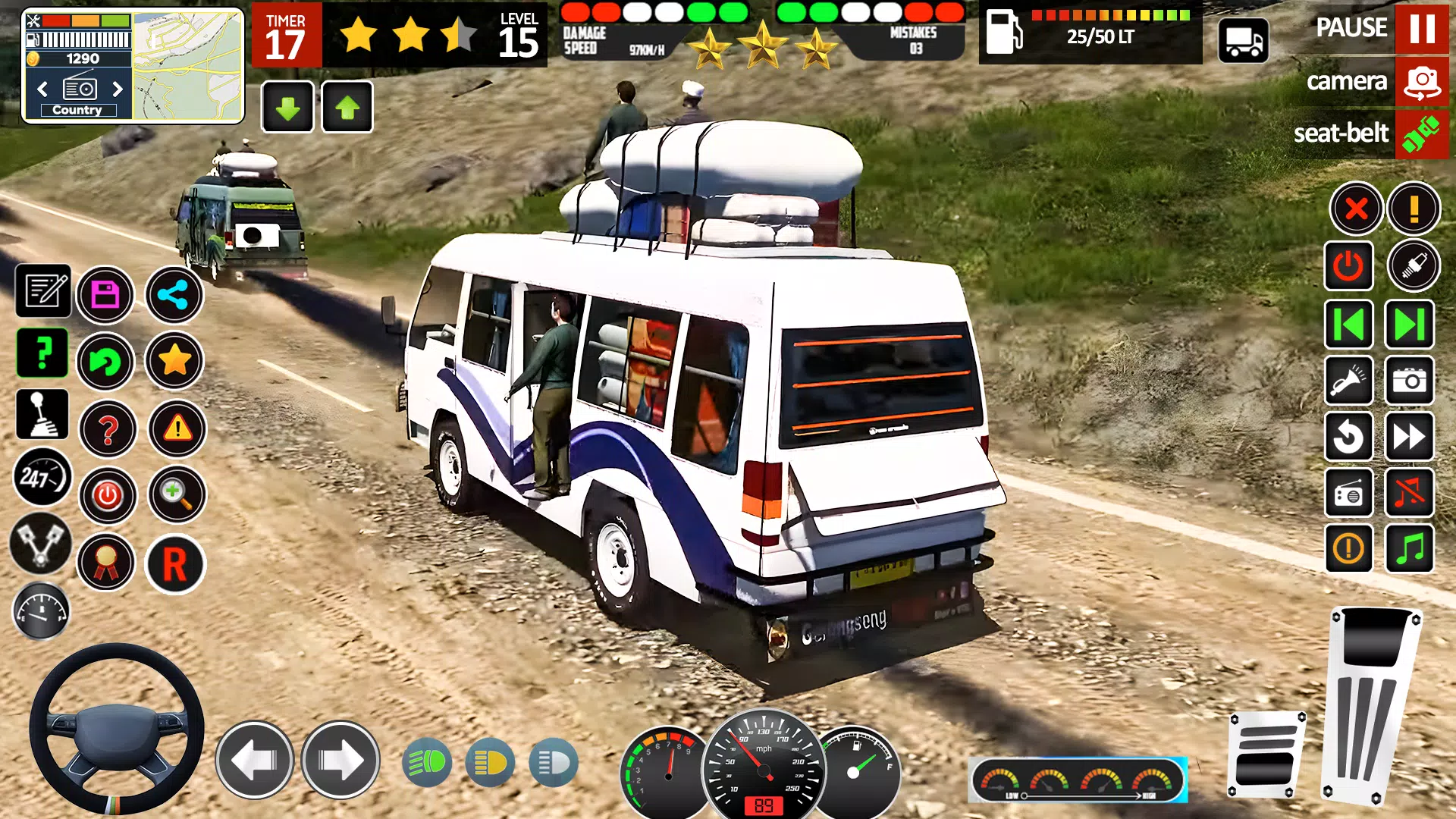Click the left chevron beside Country radio
Viewport: 1456px width, 819px height.
coord(42,89)
